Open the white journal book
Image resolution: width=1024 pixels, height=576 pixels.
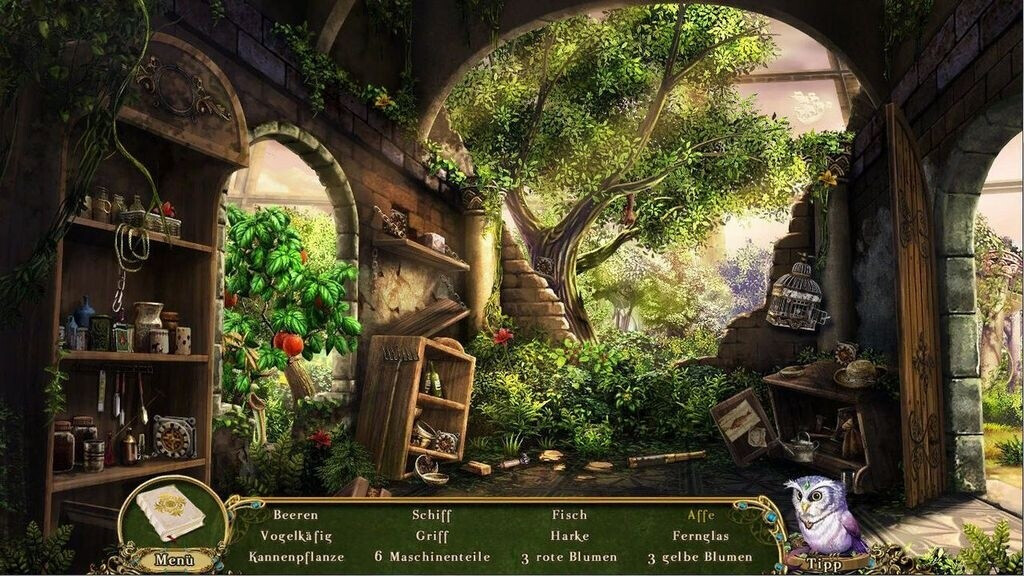pos(170,513)
